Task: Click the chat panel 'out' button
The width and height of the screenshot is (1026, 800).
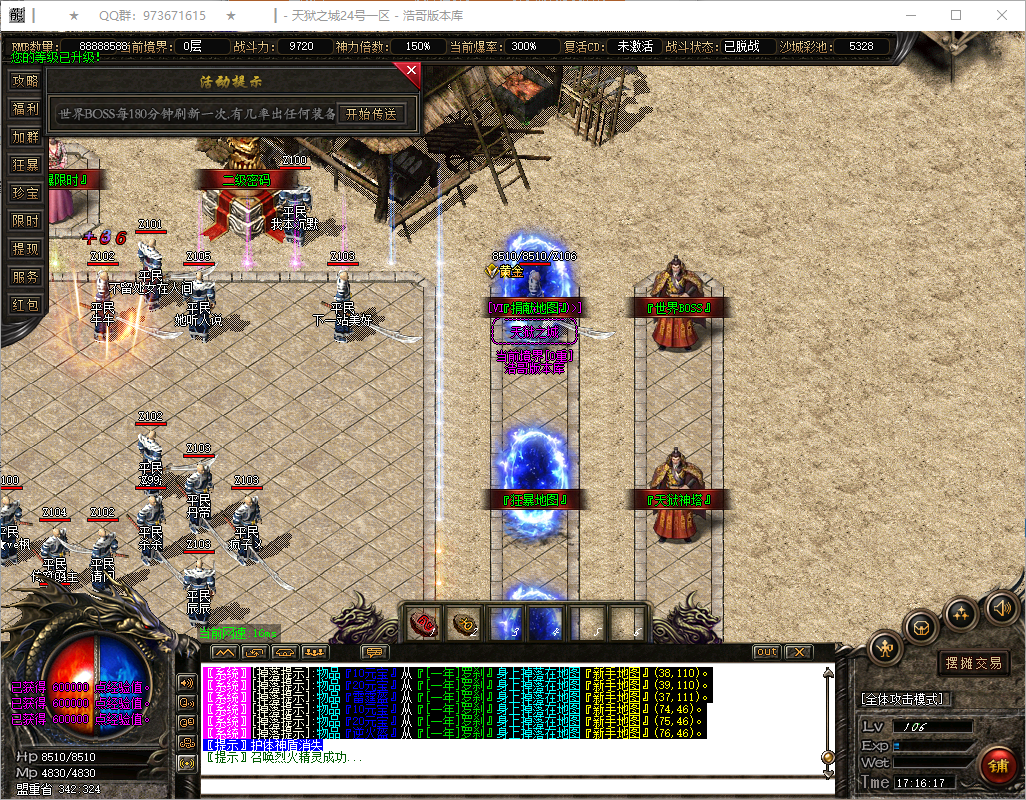Action: click(x=766, y=652)
